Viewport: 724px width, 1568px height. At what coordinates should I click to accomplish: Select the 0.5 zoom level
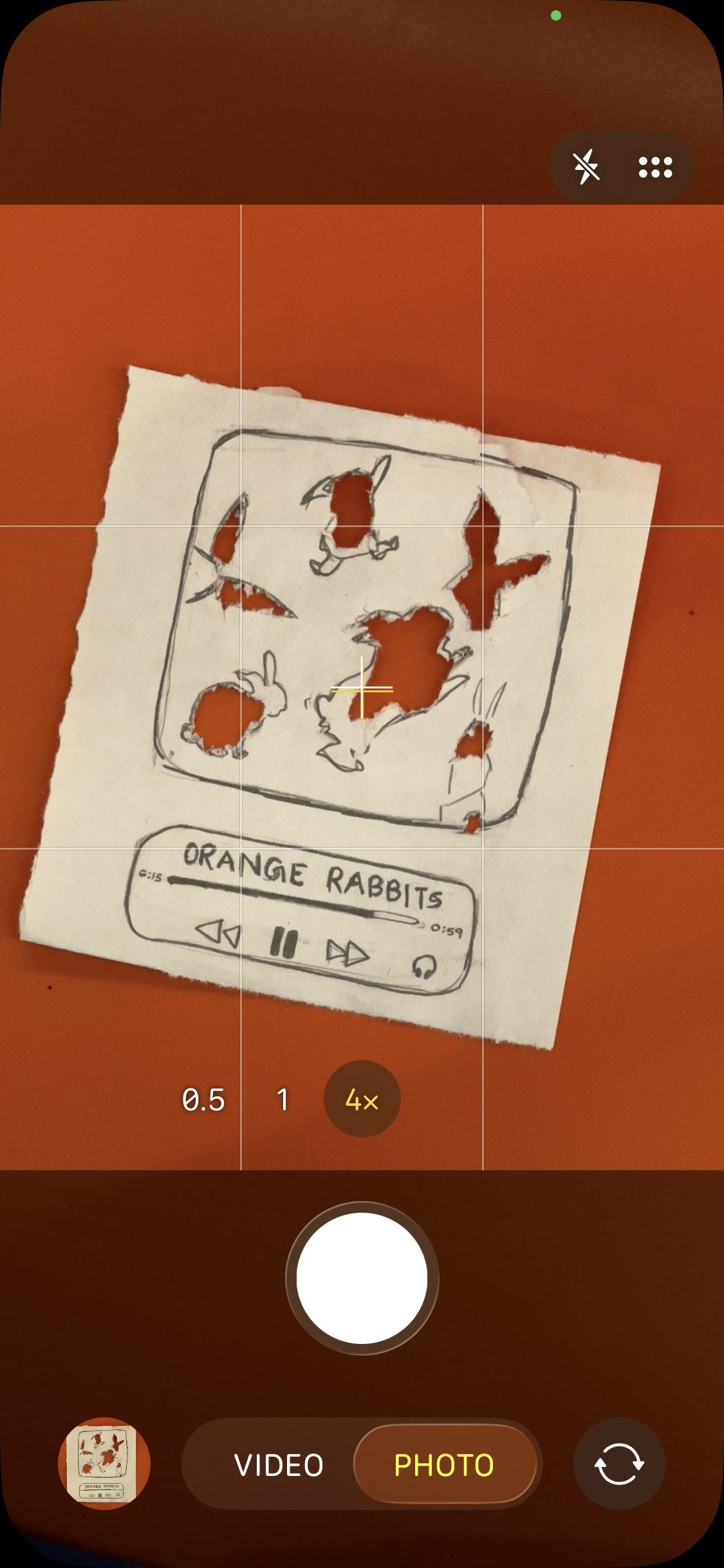click(203, 1099)
